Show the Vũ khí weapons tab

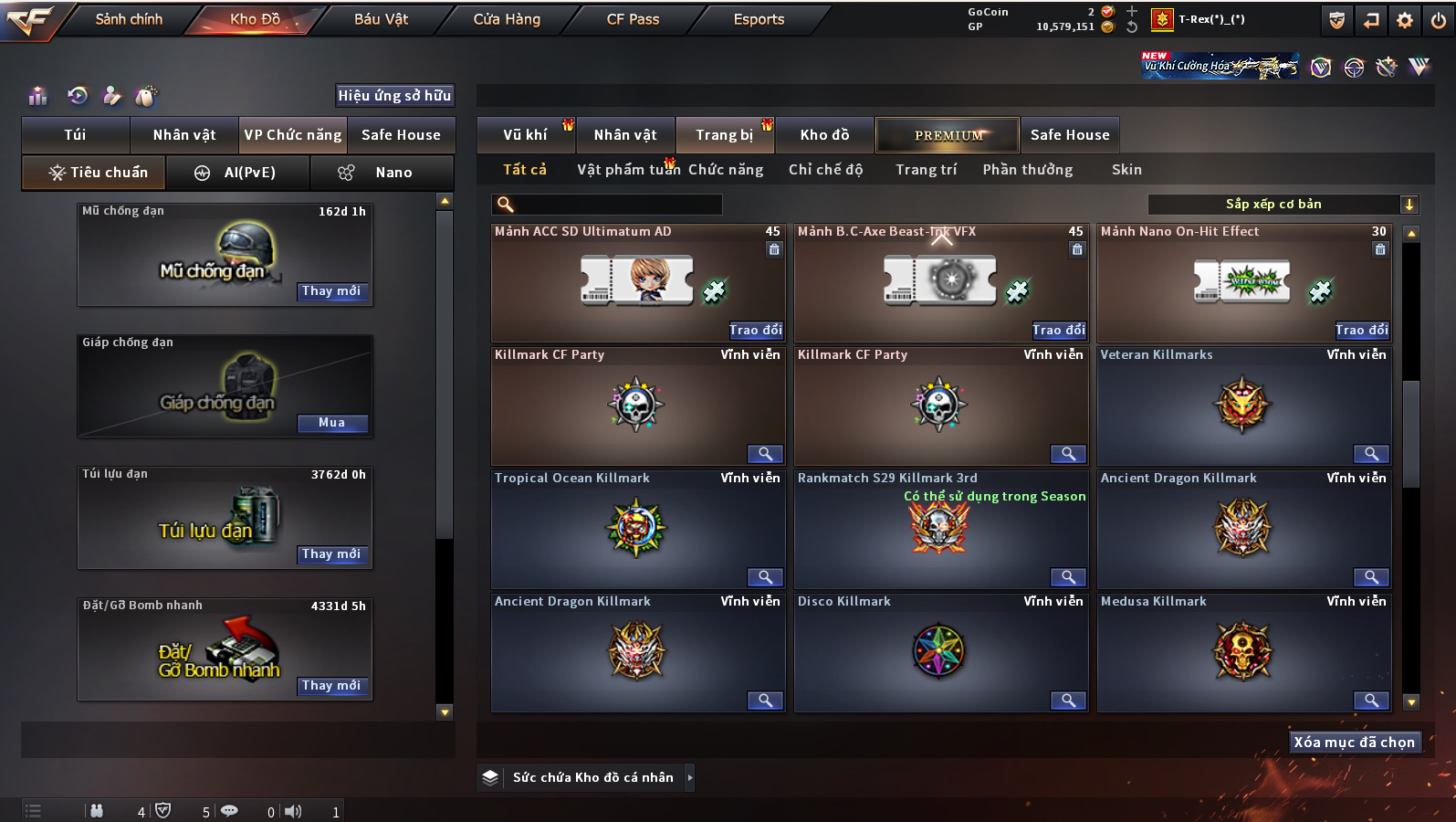click(525, 135)
